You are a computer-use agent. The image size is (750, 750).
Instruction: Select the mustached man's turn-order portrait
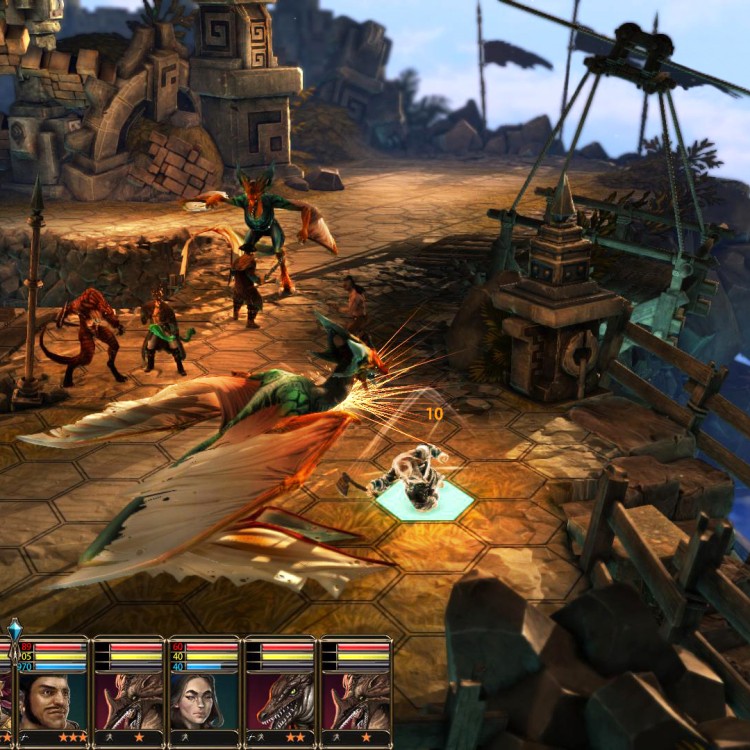click(x=51, y=699)
